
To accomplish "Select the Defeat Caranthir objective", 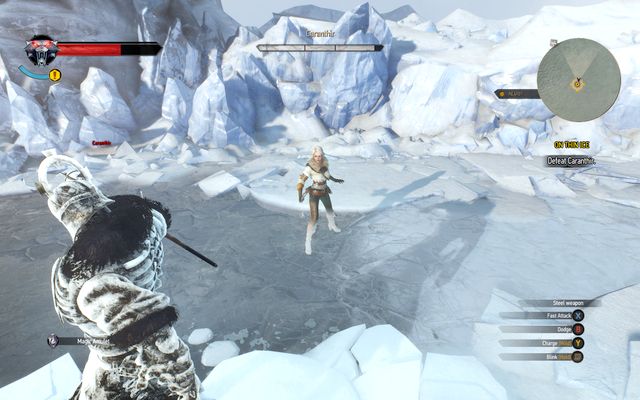I will coord(571,161).
